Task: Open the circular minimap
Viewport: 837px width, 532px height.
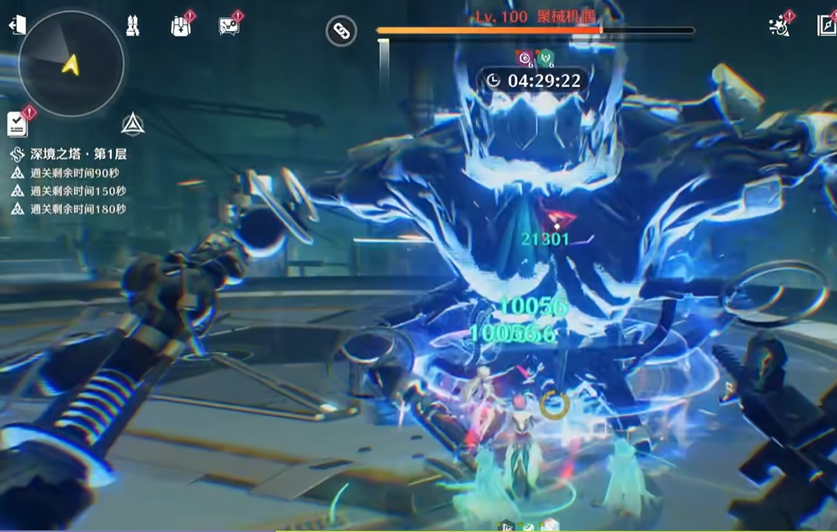Action: (x=71, y=64)
